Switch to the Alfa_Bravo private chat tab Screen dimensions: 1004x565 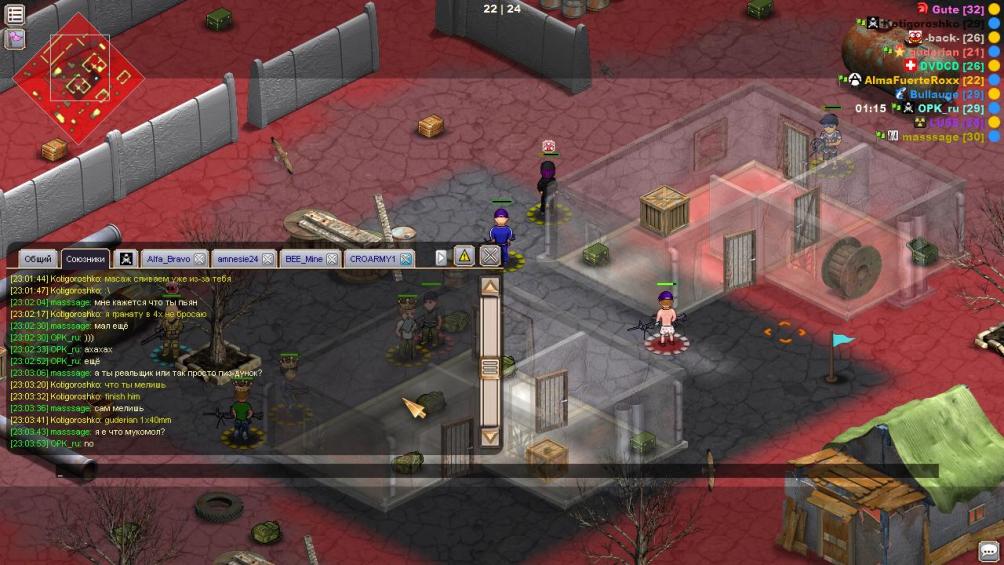click(167, 259)
